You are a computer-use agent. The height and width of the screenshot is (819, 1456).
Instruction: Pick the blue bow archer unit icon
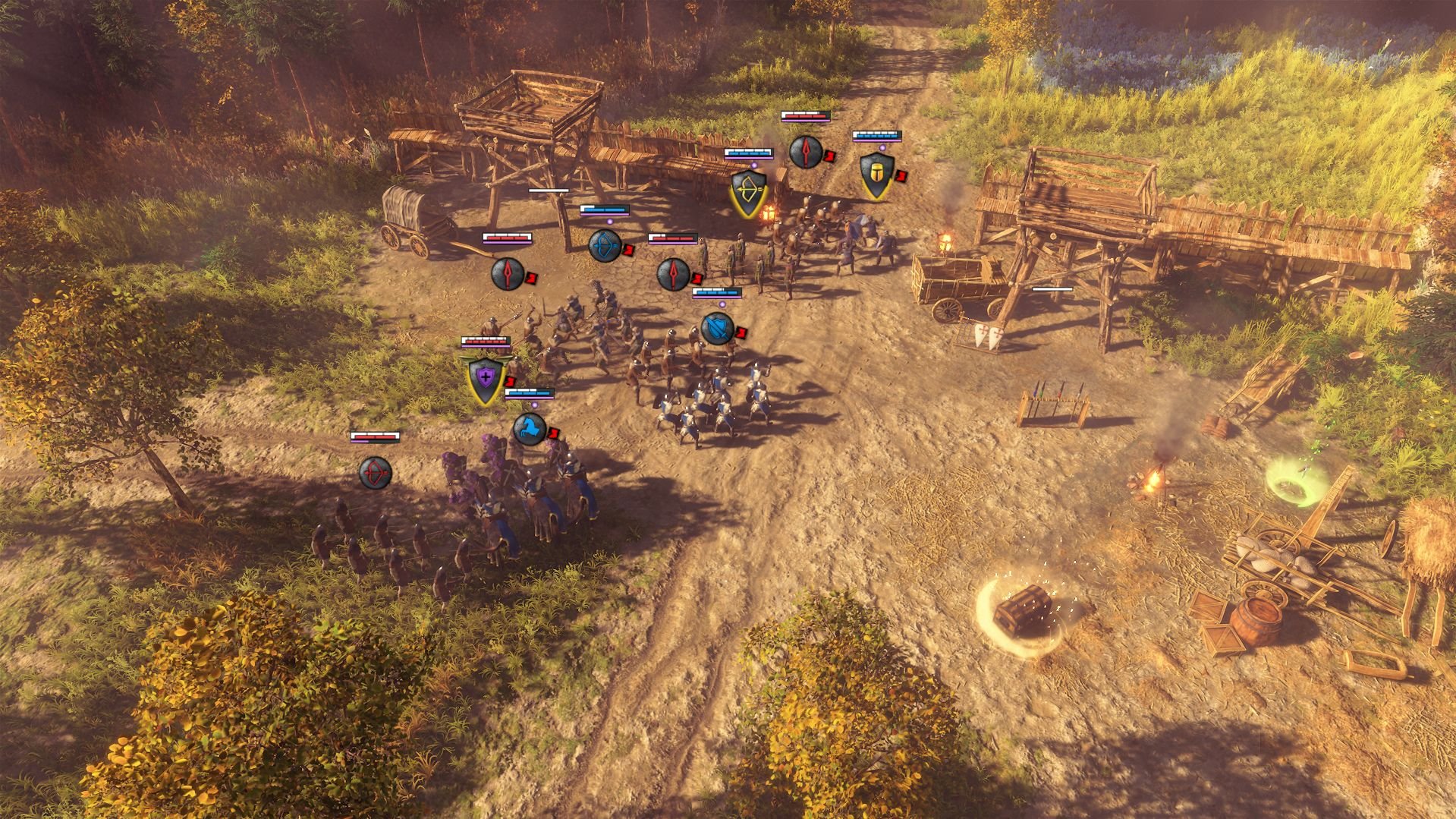[x=605, y=245]
